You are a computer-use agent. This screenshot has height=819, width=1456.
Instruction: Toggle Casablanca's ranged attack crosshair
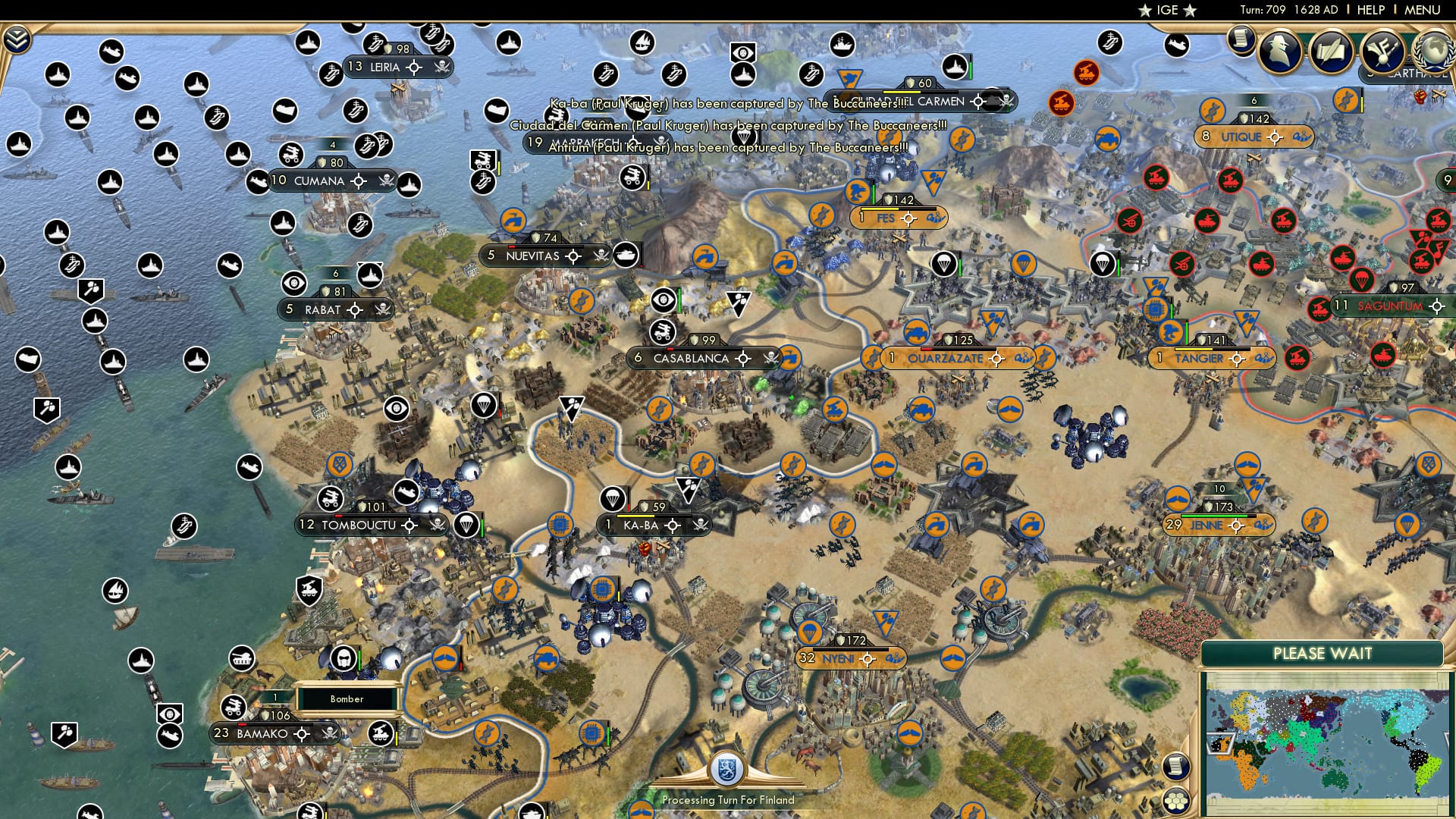742,358
